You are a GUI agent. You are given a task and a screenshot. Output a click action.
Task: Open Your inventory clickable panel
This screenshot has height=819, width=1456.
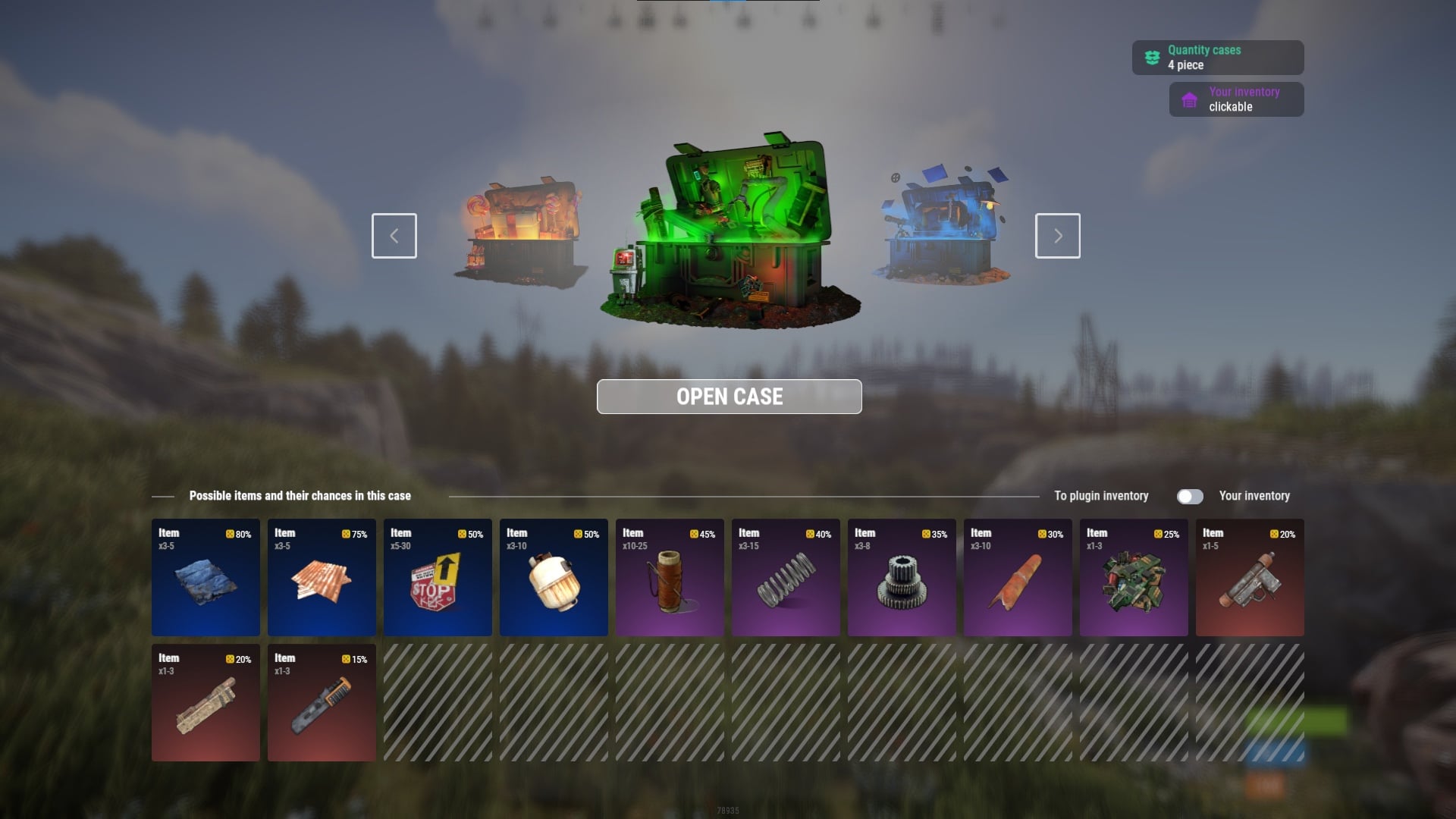1236,99
